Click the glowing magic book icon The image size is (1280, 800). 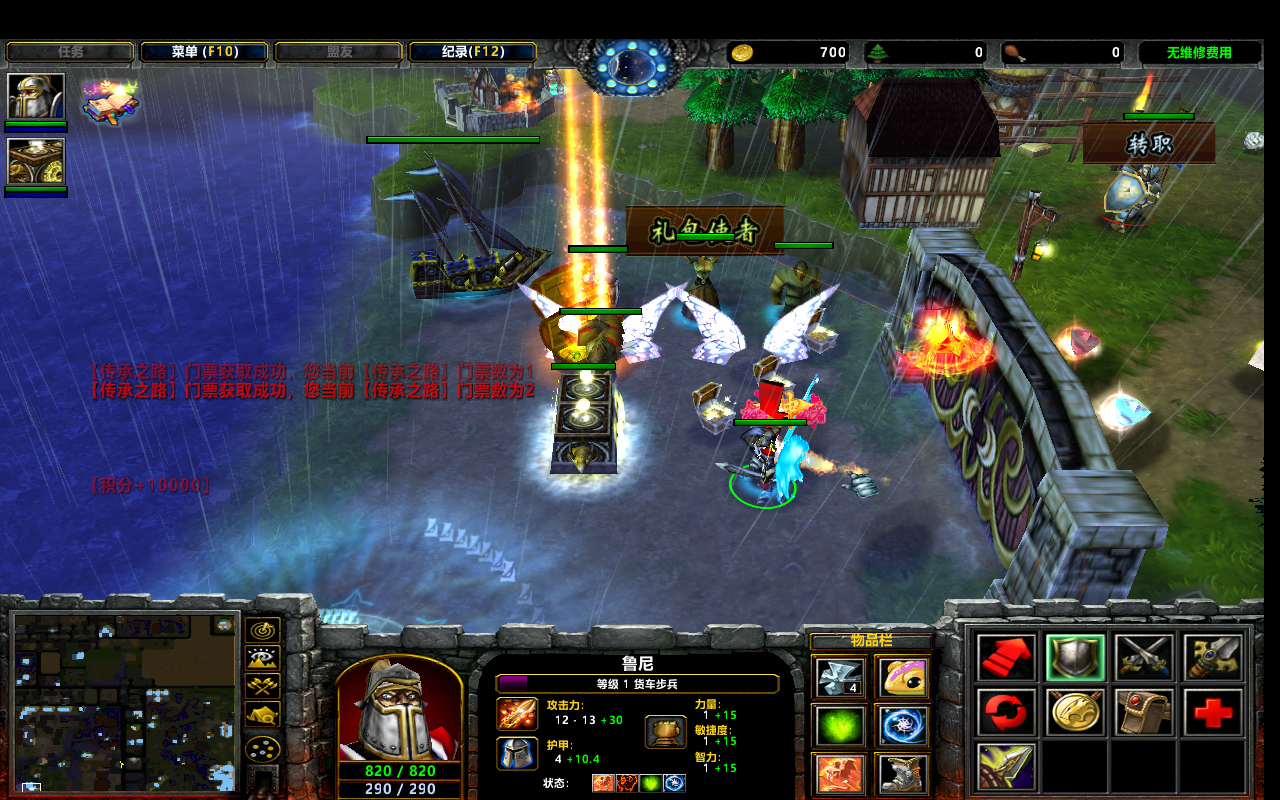coord(109,101)
